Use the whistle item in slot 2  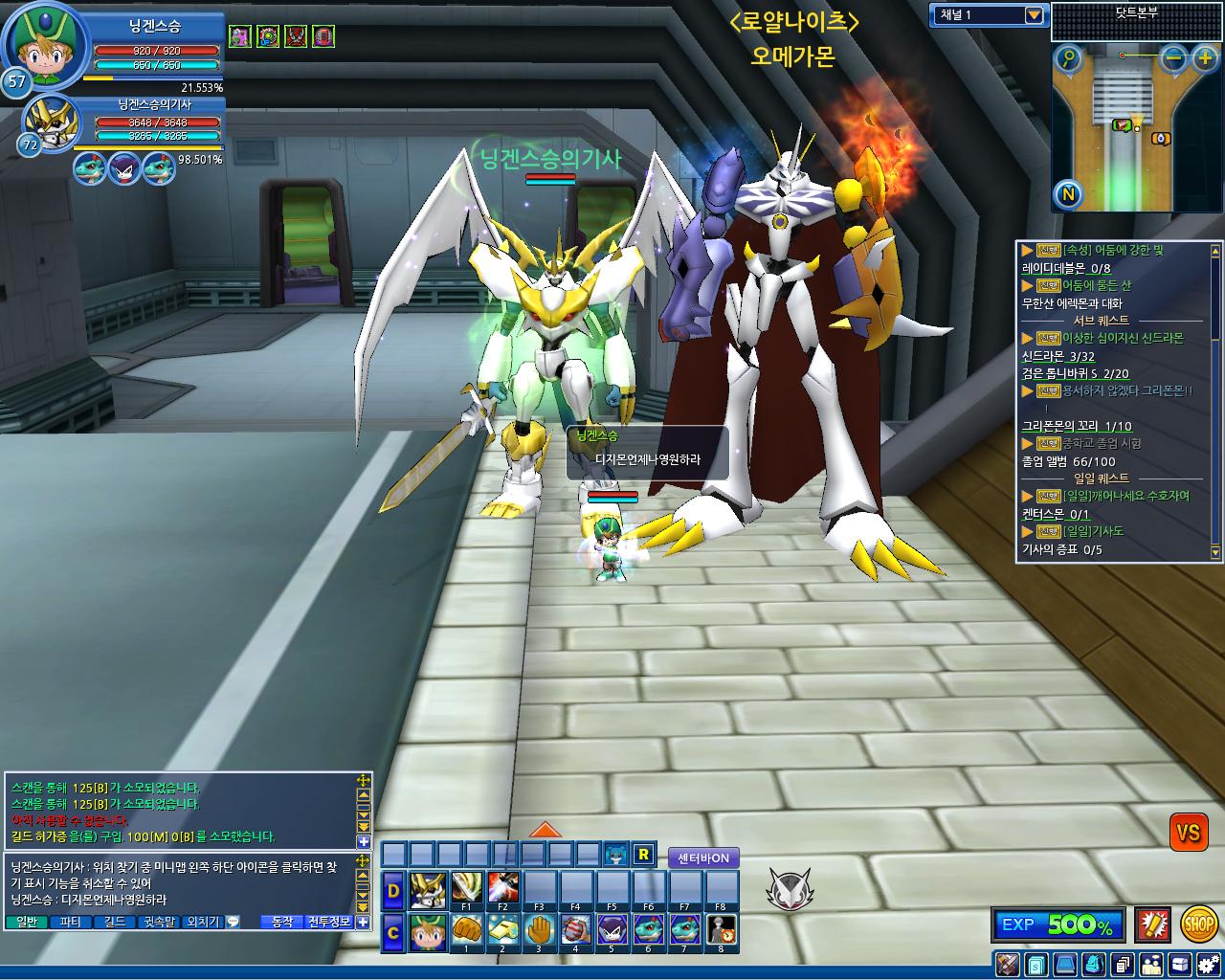click(502, 929)
